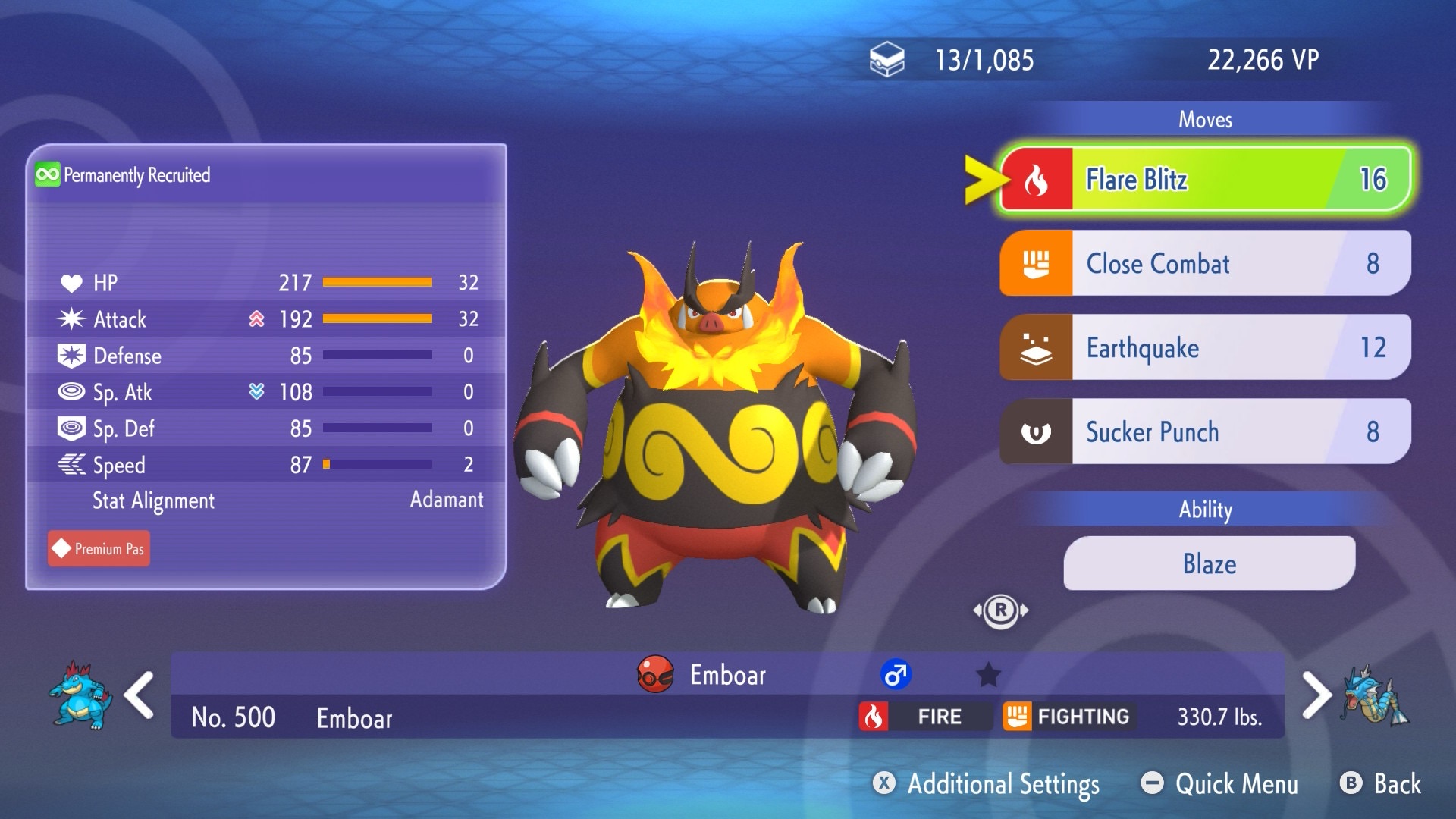Screen dimensions: 1456x819
Task: Click the Stat Alignment Adamant row
Action: (x=265, y=500)
